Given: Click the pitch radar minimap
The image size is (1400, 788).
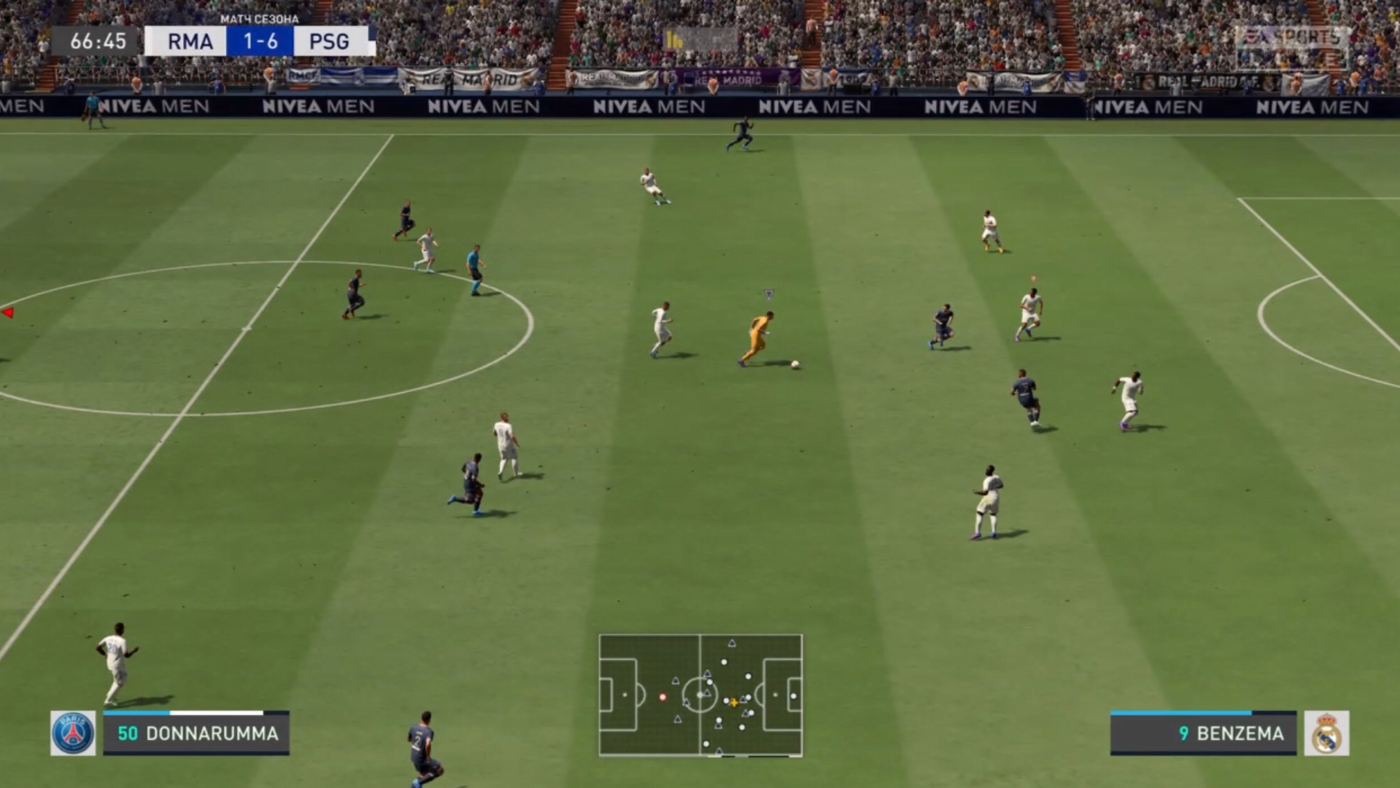Looking at the screenshot, I should (x=700, y=695).
